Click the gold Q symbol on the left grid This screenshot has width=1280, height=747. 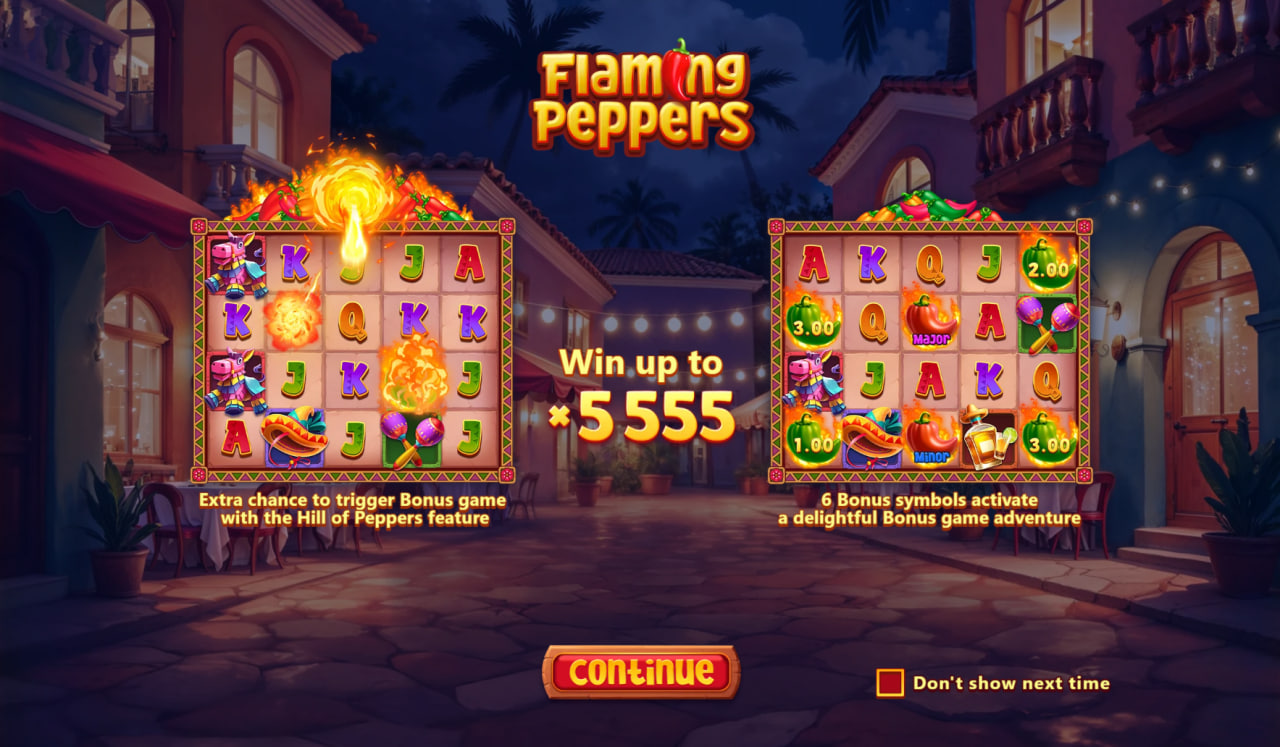point(351,320)
